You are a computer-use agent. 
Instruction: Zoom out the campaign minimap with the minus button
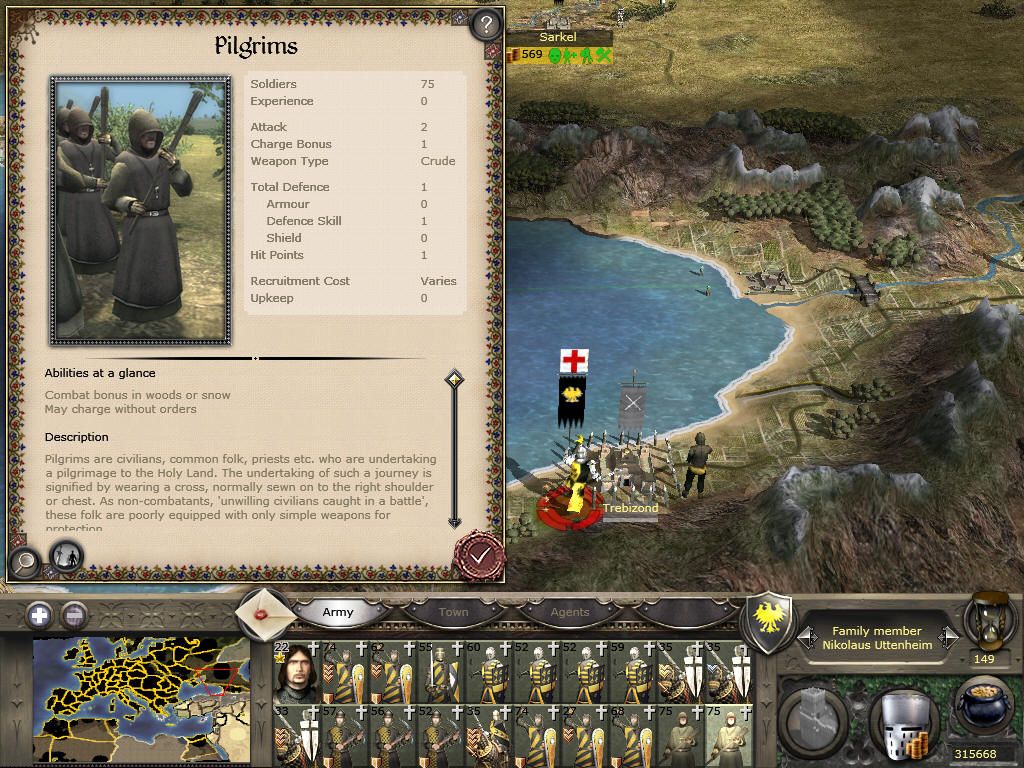click(75, 614)
